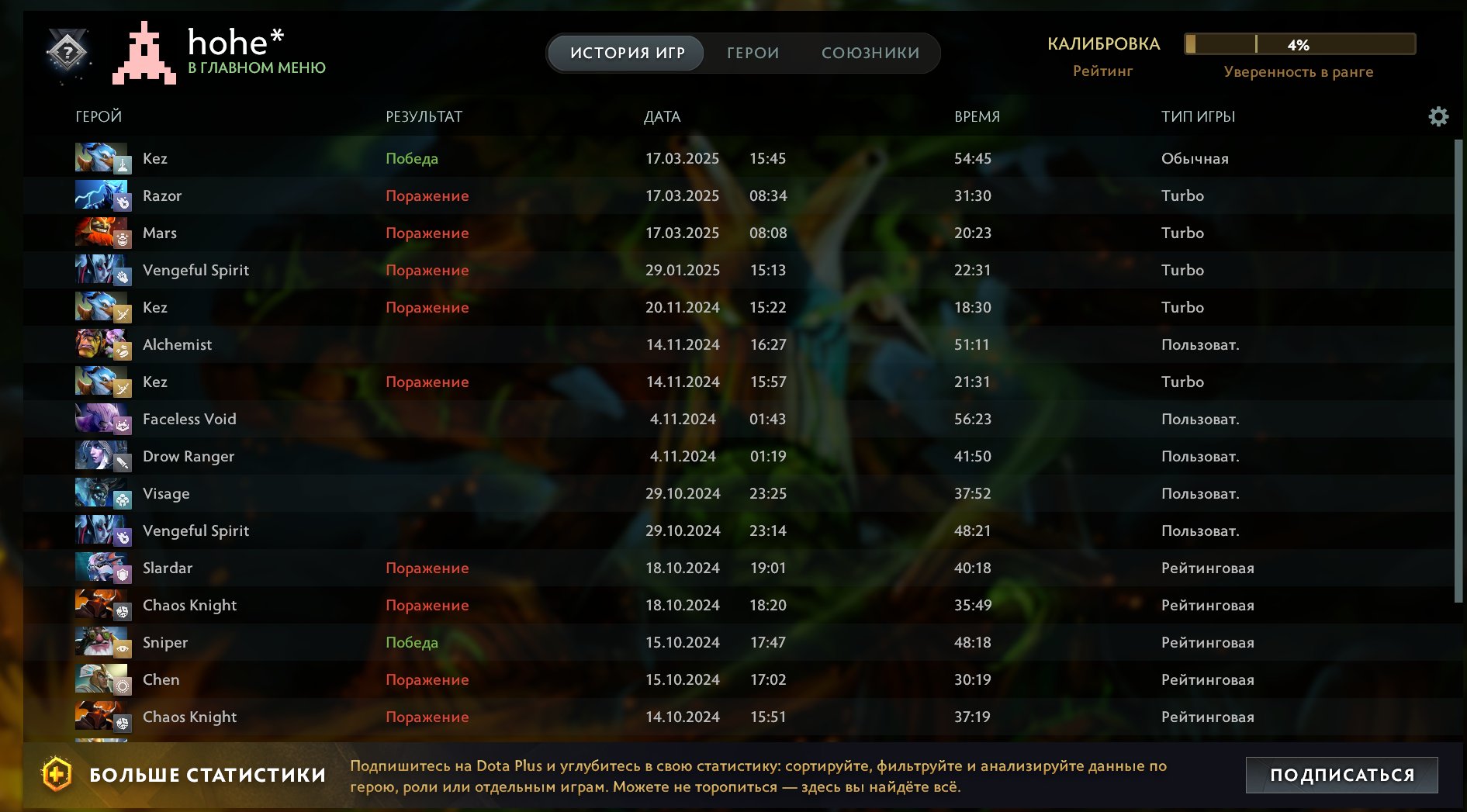Click the Chen hero portrait
Screen dimensions: 1467x812
coord(102,679)
